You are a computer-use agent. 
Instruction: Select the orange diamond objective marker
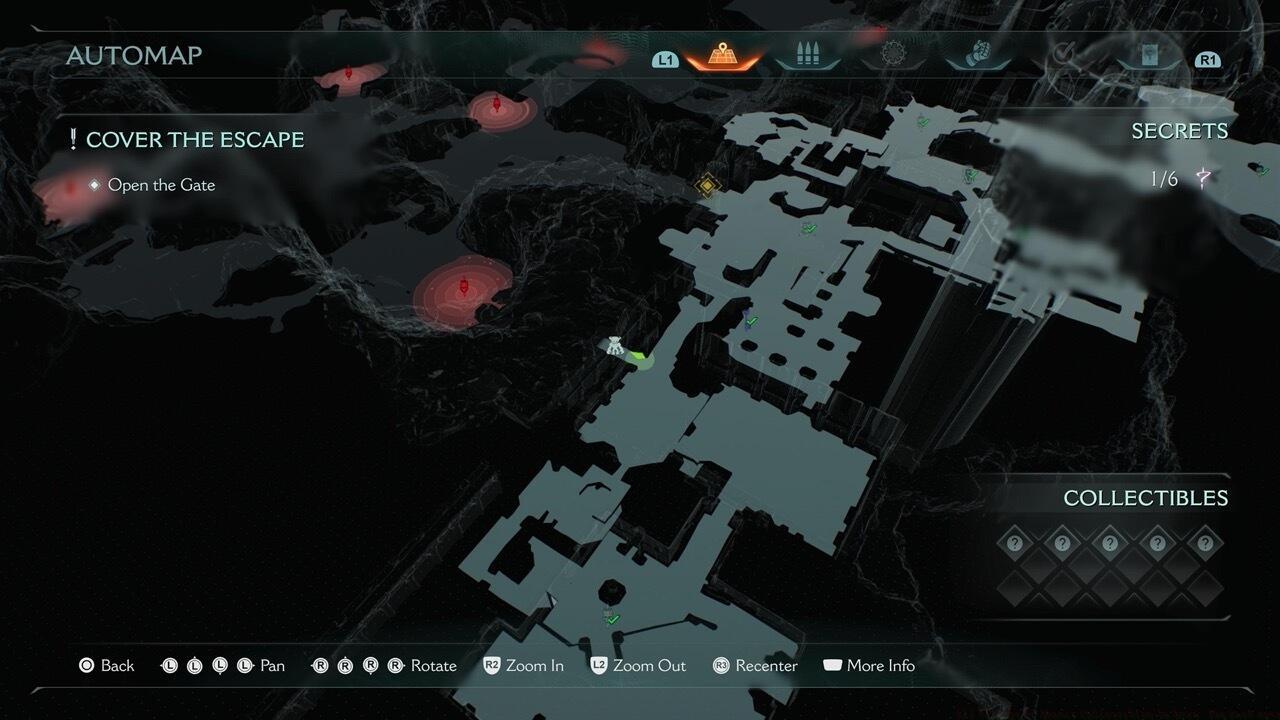tap(708, 185)
